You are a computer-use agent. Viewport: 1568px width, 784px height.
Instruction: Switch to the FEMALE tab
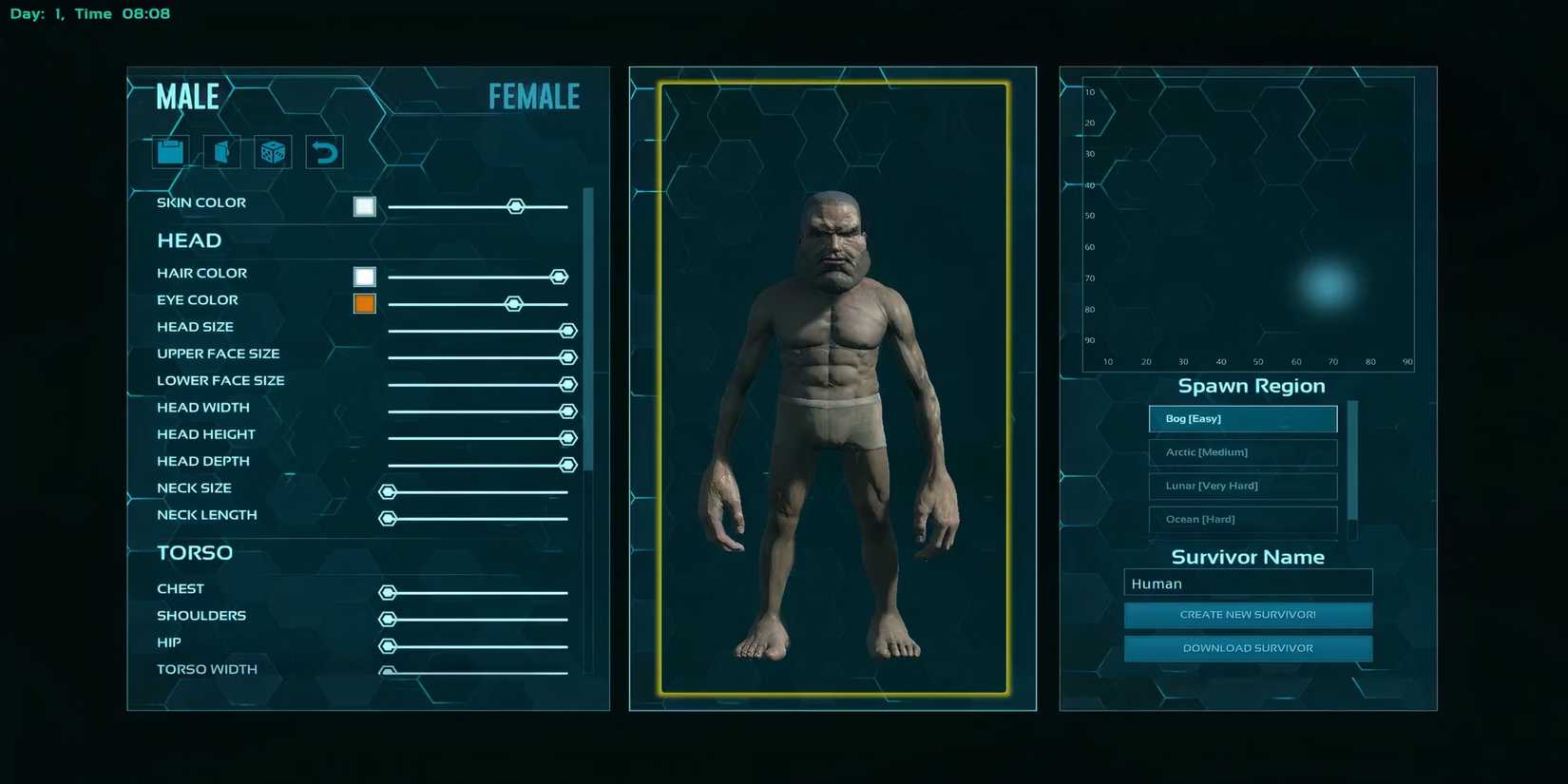[x=533, y=95]
